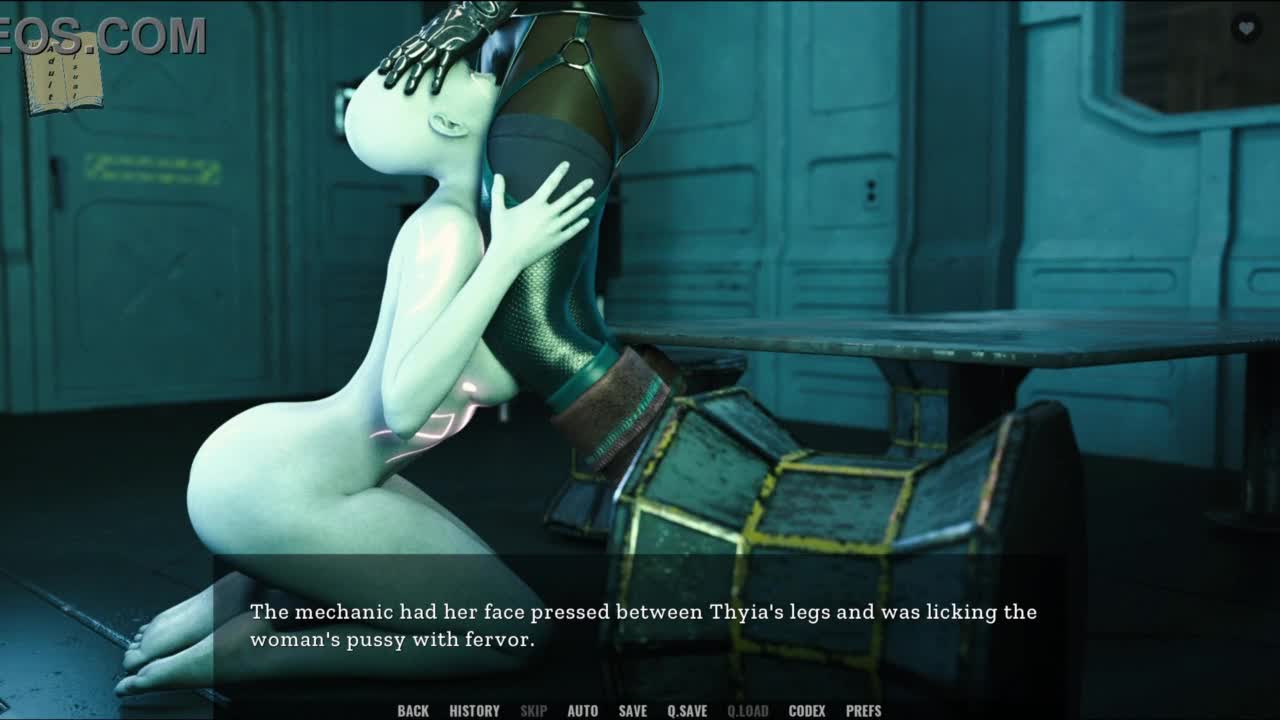
Task: Open the SAVE menu
Action: click(x=632, y=711)
